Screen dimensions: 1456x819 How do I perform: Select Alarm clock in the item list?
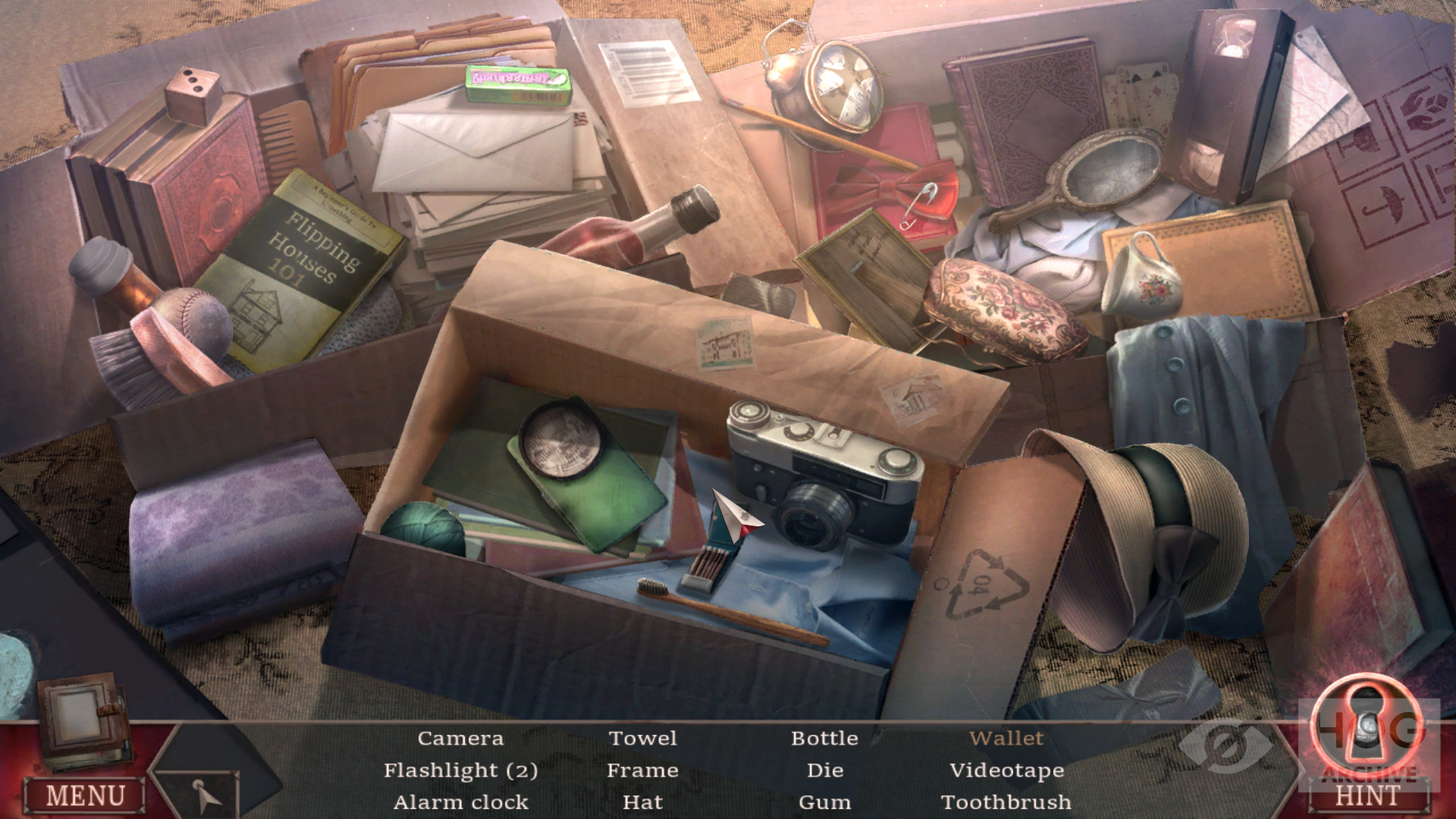pos(460,802)
